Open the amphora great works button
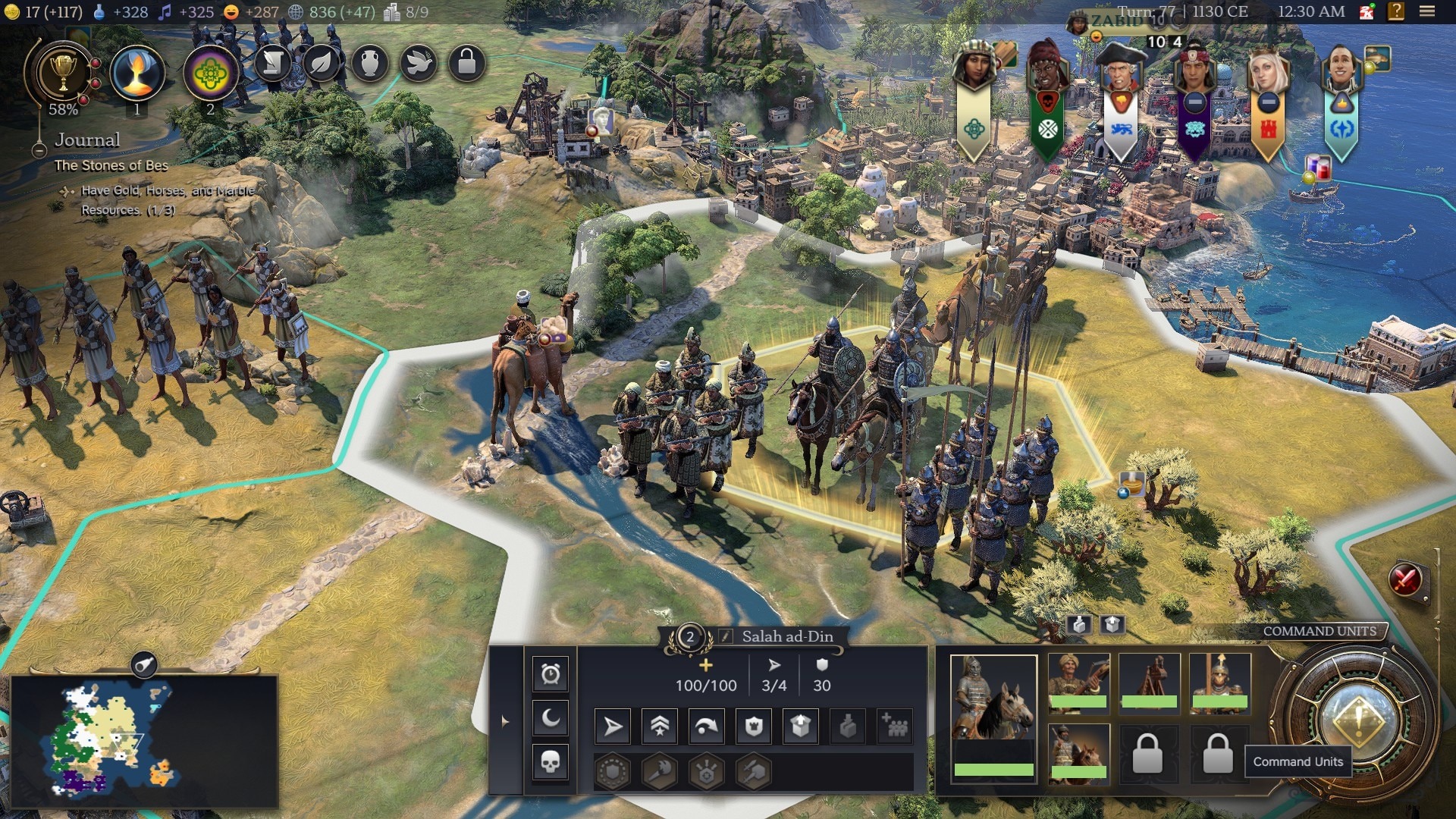 pyautogui.click(x=369, y=64)
